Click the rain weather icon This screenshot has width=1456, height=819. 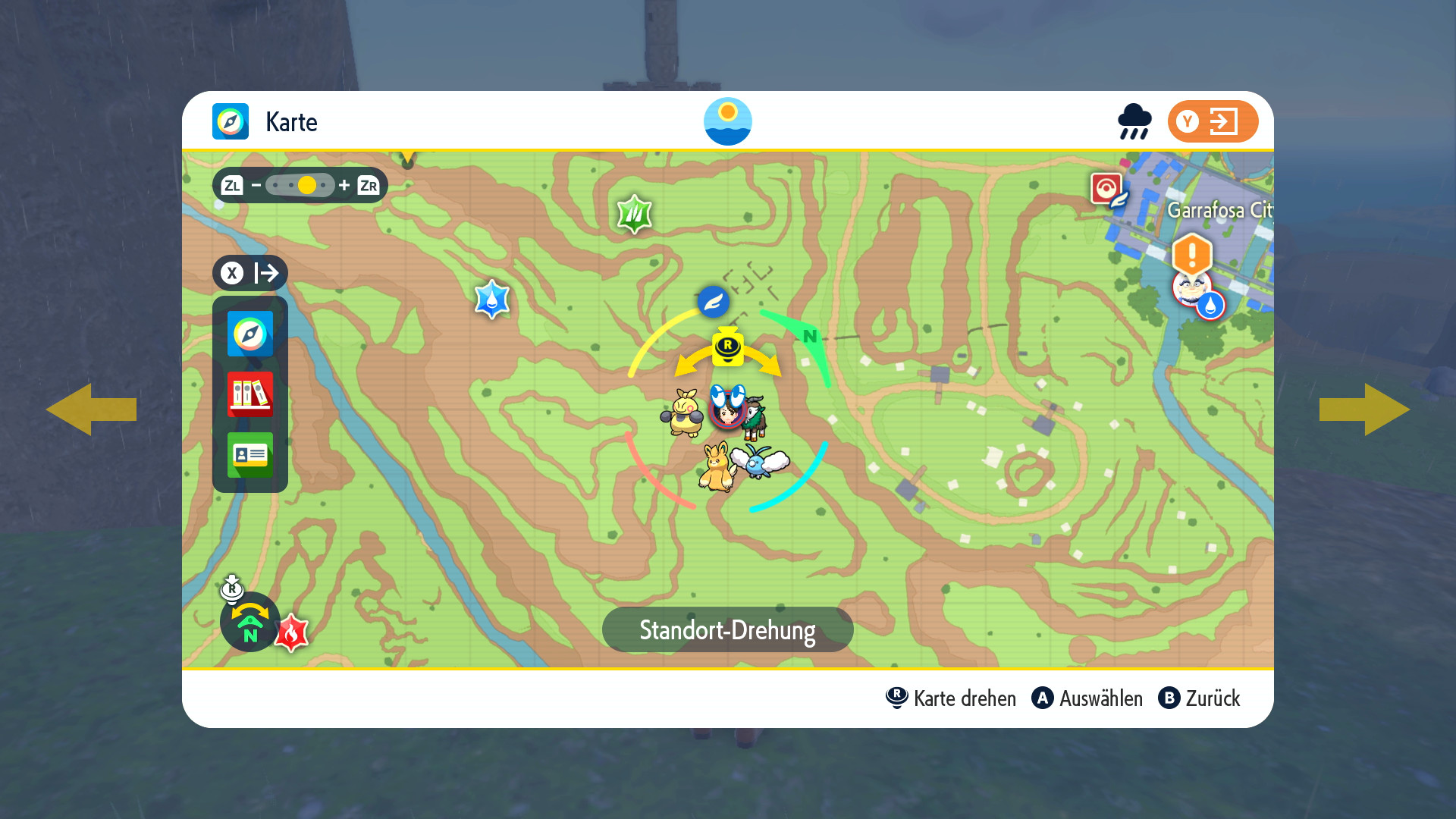pyautogui.click(x=1134, y=121)
